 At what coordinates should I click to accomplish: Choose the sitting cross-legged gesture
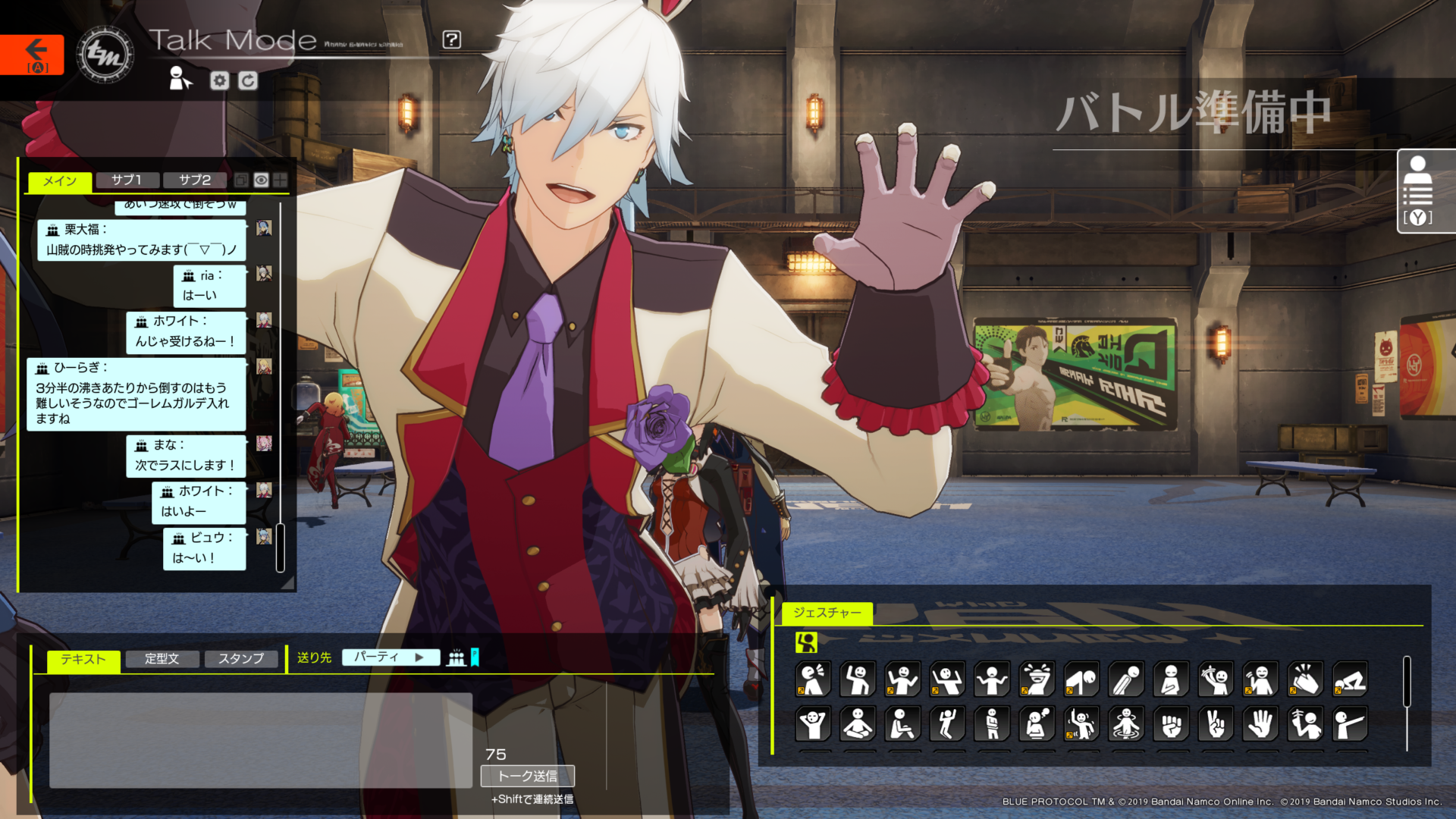[858, 724]
